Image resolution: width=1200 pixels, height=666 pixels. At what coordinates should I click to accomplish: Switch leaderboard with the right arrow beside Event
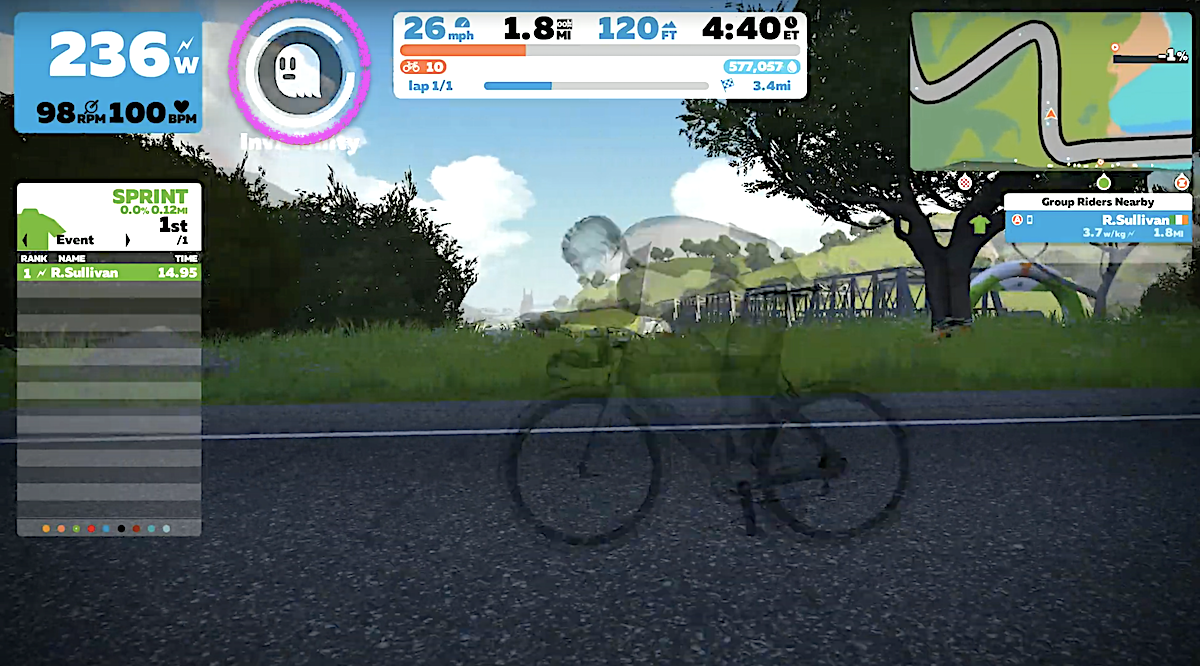(127, 240)
